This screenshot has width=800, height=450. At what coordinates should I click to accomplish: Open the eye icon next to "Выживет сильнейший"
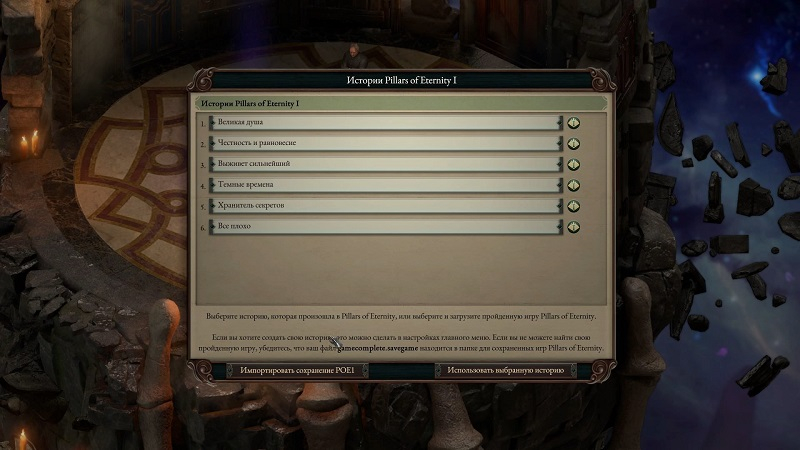[x=574, y=164]
